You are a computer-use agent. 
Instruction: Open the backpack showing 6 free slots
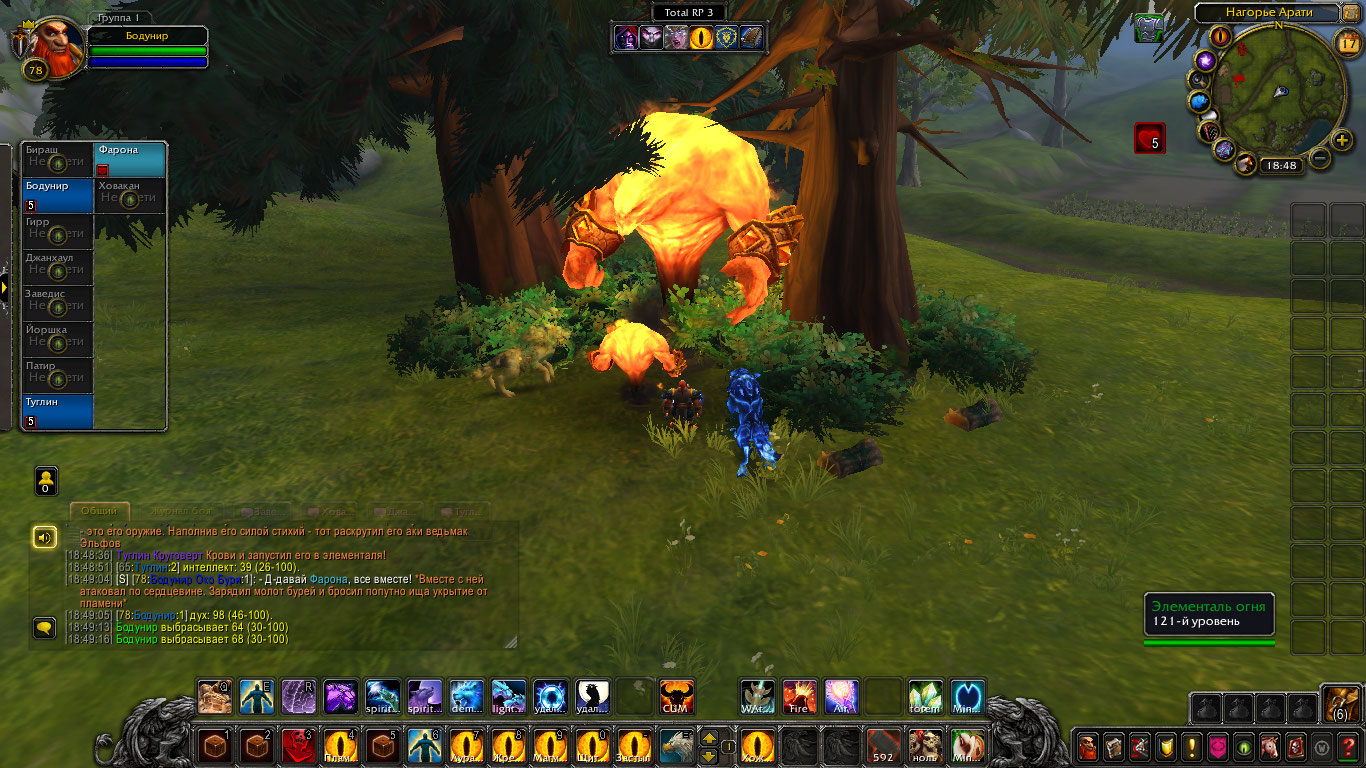point(1341,704)
